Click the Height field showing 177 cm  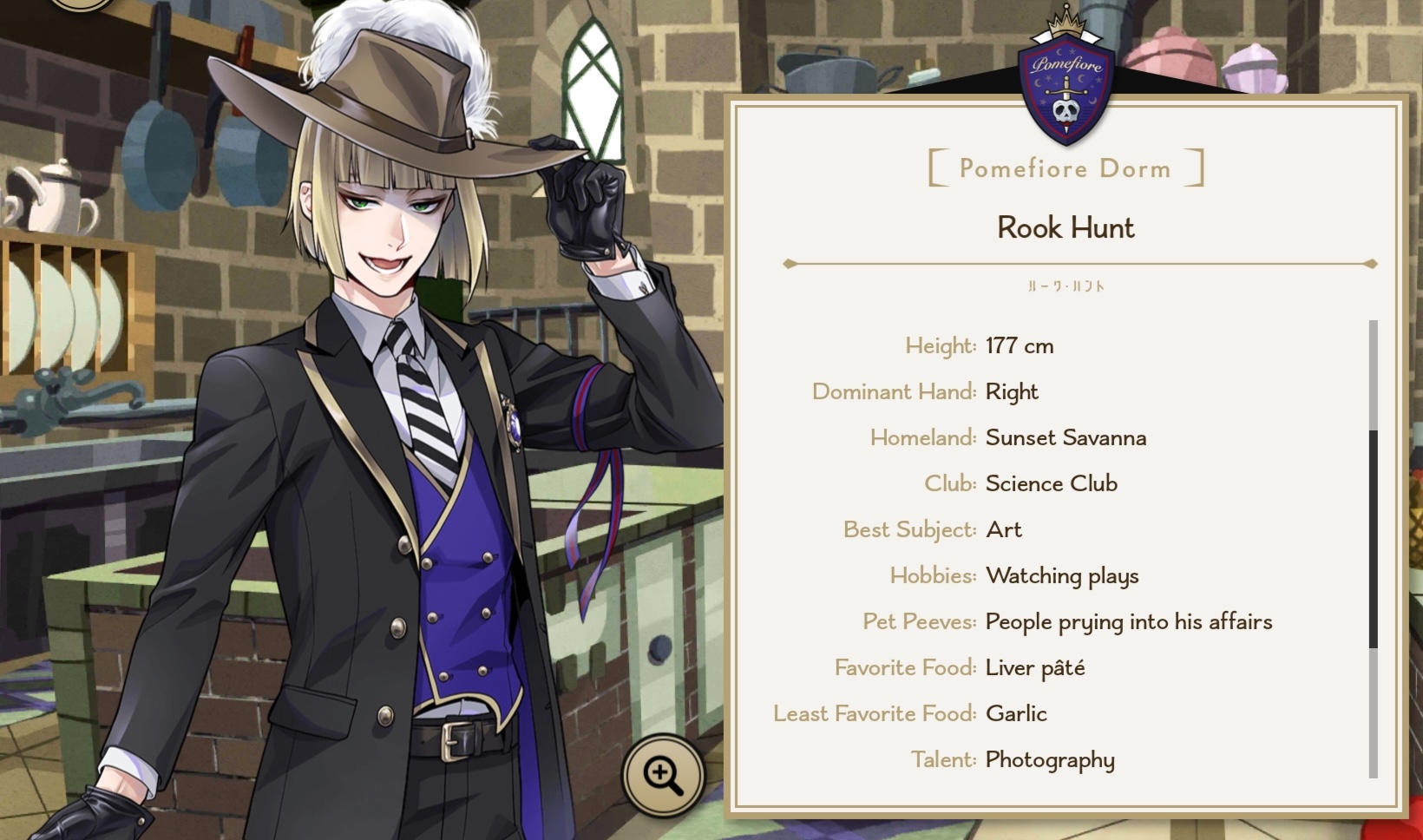tap(1019, 345)
